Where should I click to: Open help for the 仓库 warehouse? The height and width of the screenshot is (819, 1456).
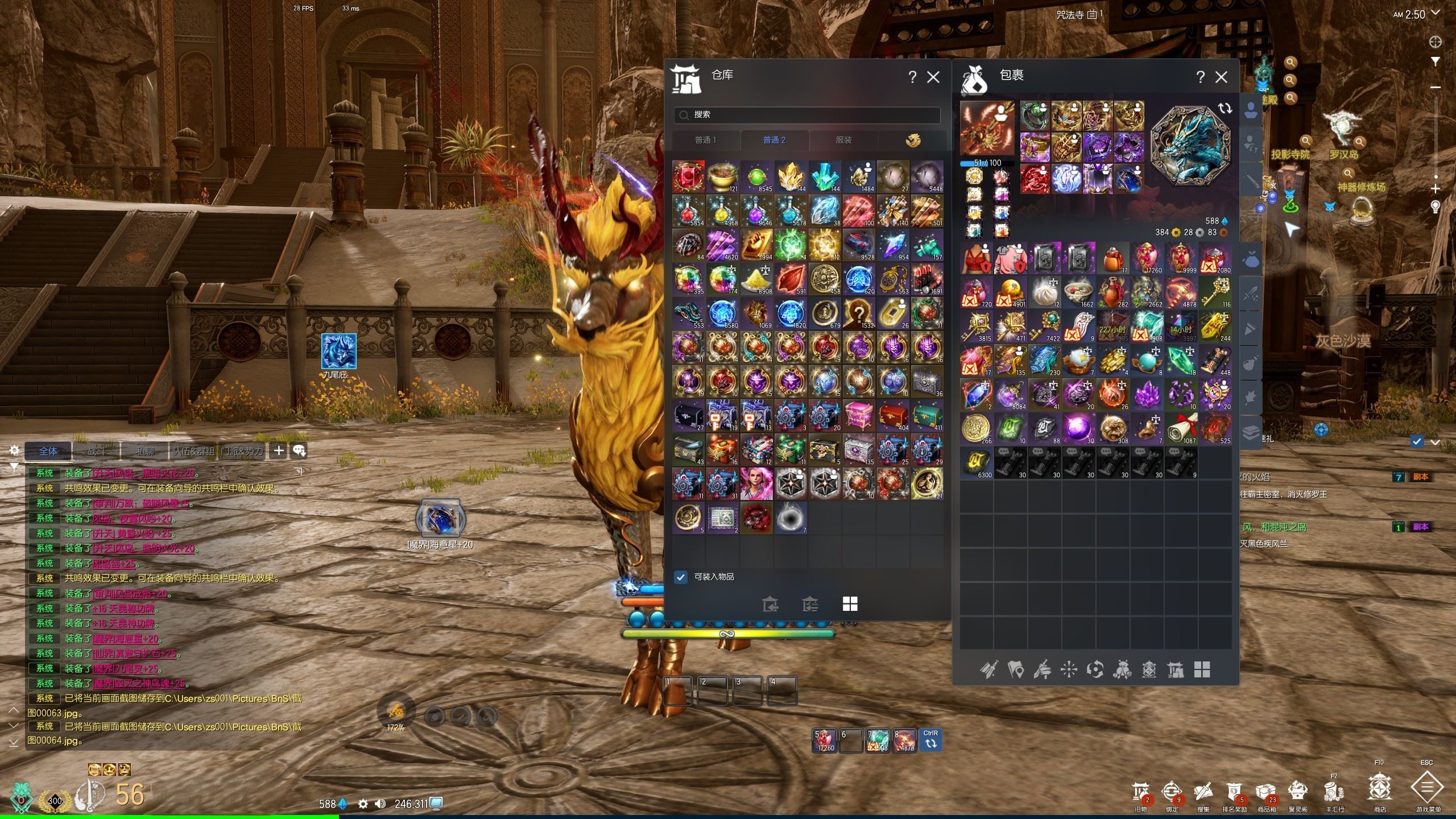click(x=912, y=77)
